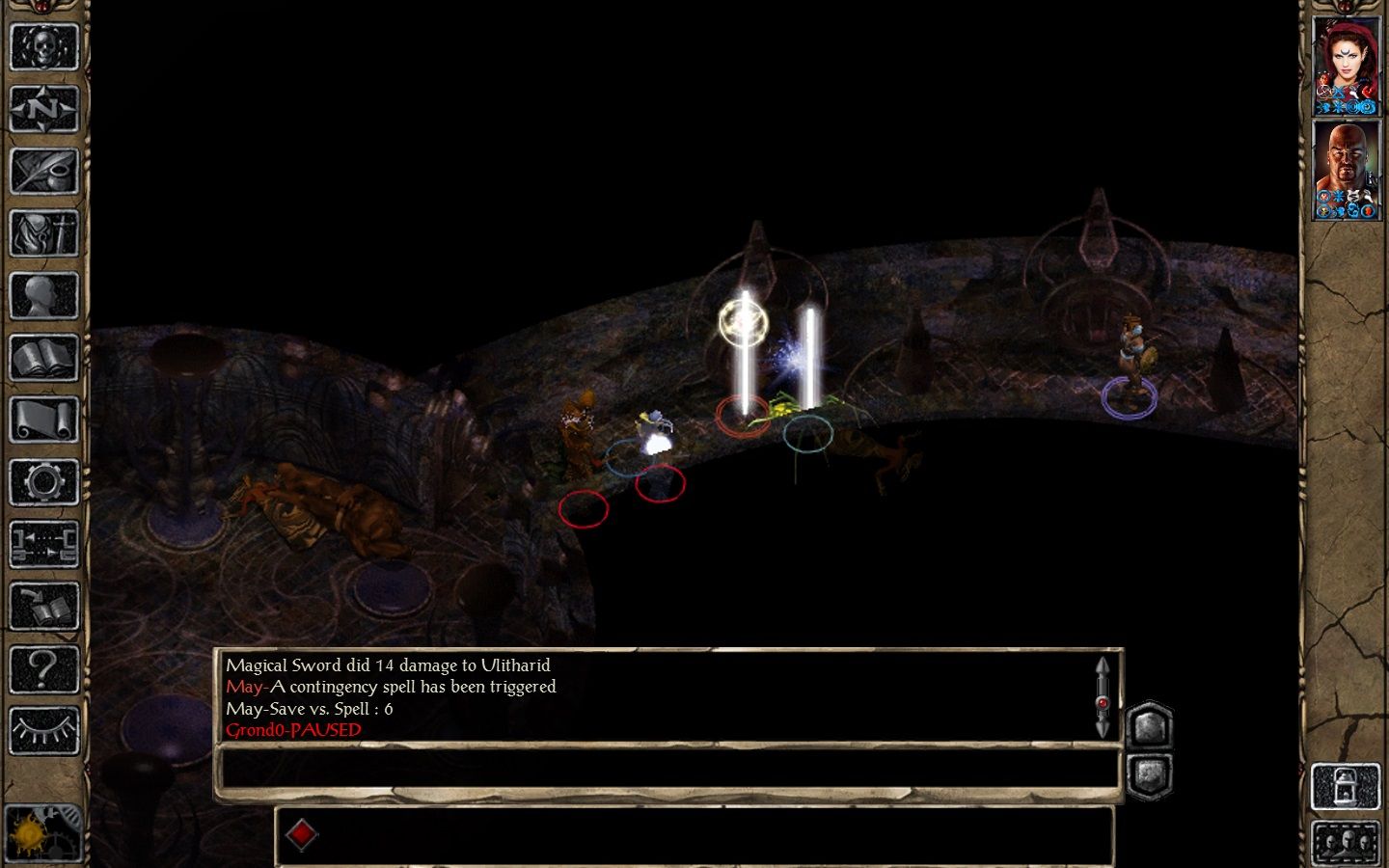Image resolution: width=1389 pixels, height=868 pixels.
Task: Toggle party AI with the lantern button
Action: [1347, 786]
